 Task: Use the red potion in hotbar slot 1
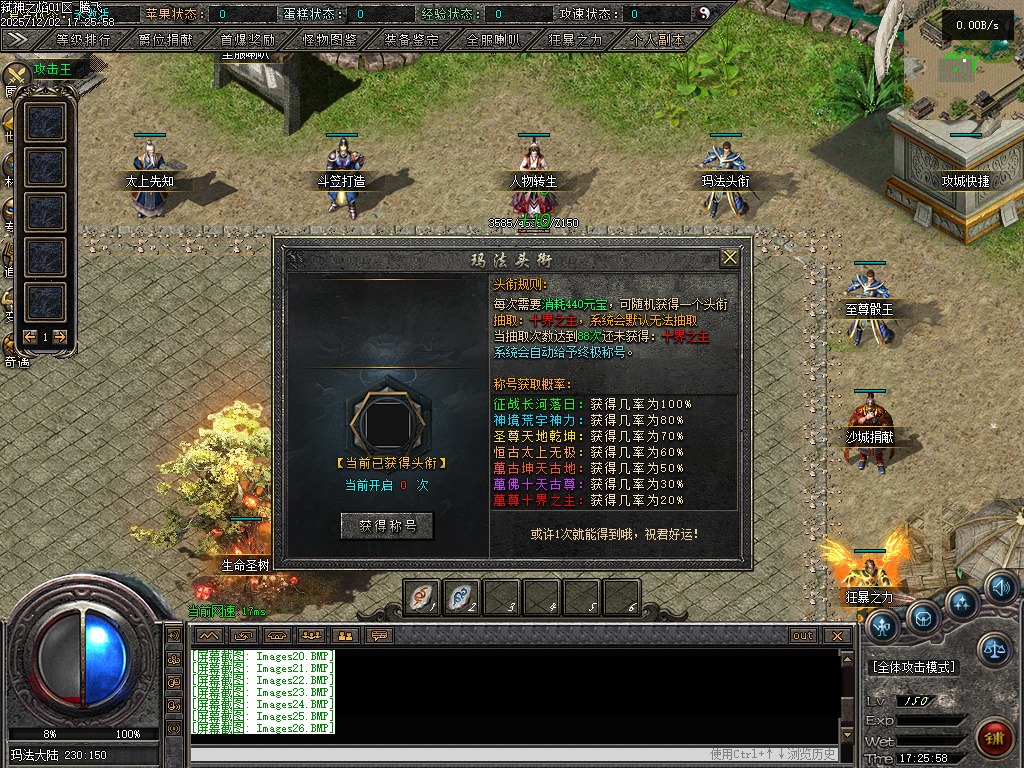(422, 597)
